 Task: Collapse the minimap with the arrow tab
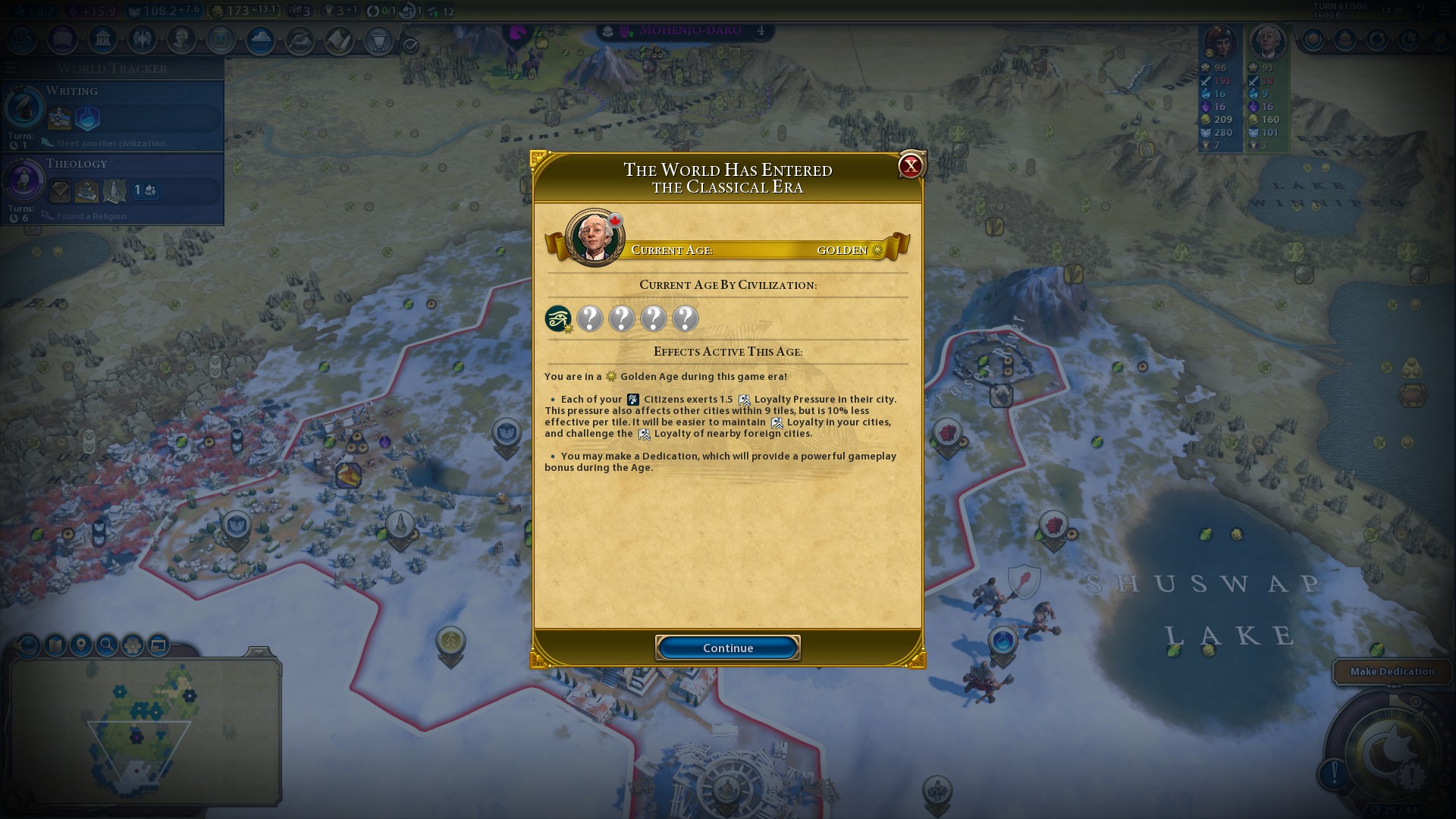point(258,652)
